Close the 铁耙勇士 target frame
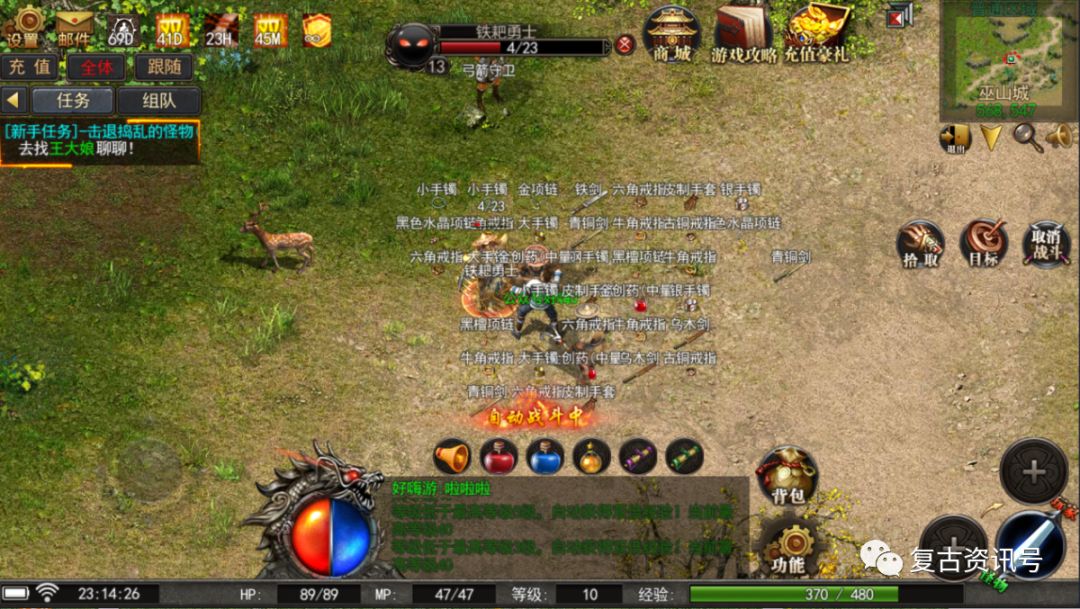Screen dimensions: 1080x609 click(625, 44)
